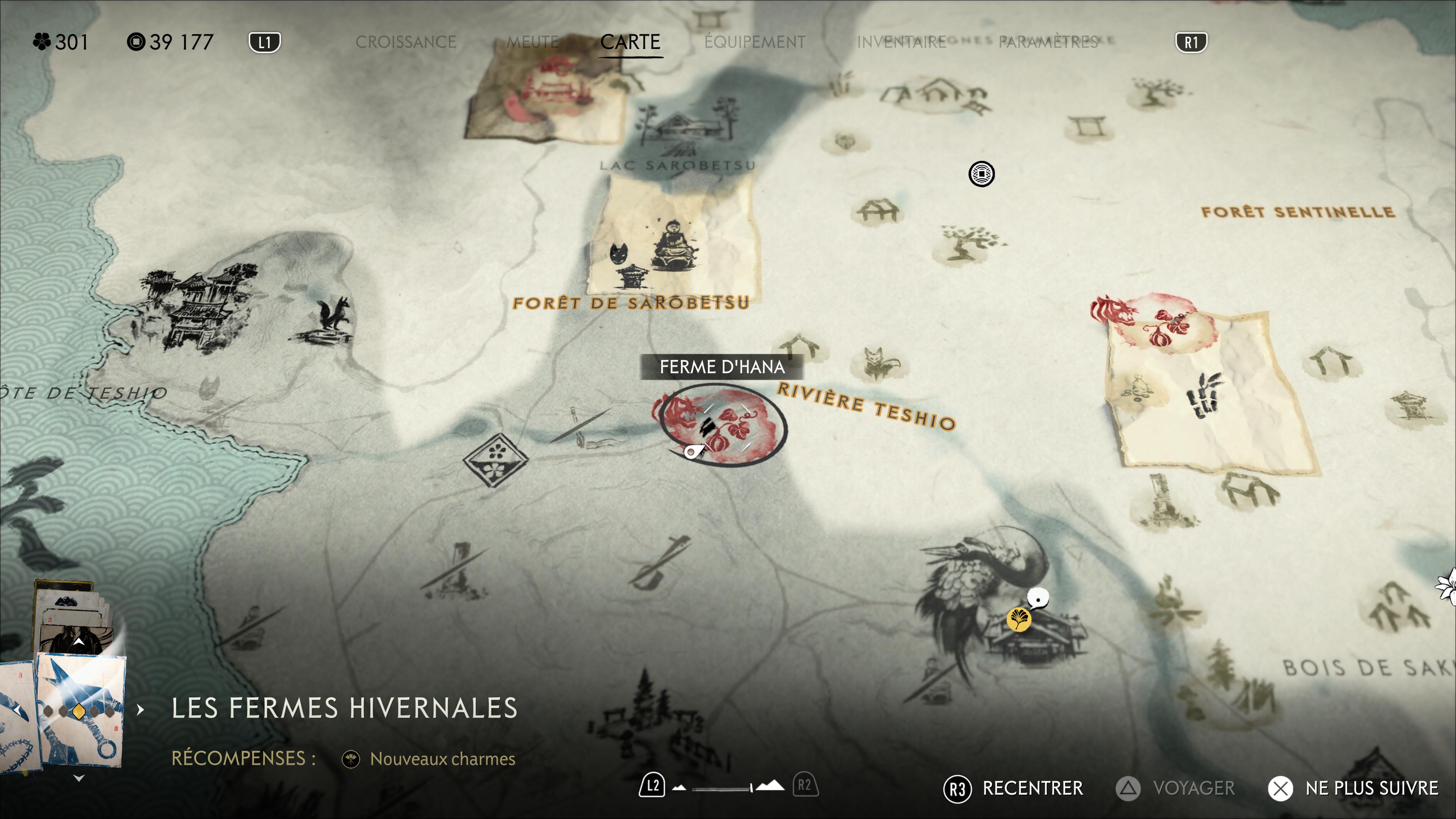Screen dimensions: 1456x819
Task: Click the round coin marker on the map
Action: point(981,174)
